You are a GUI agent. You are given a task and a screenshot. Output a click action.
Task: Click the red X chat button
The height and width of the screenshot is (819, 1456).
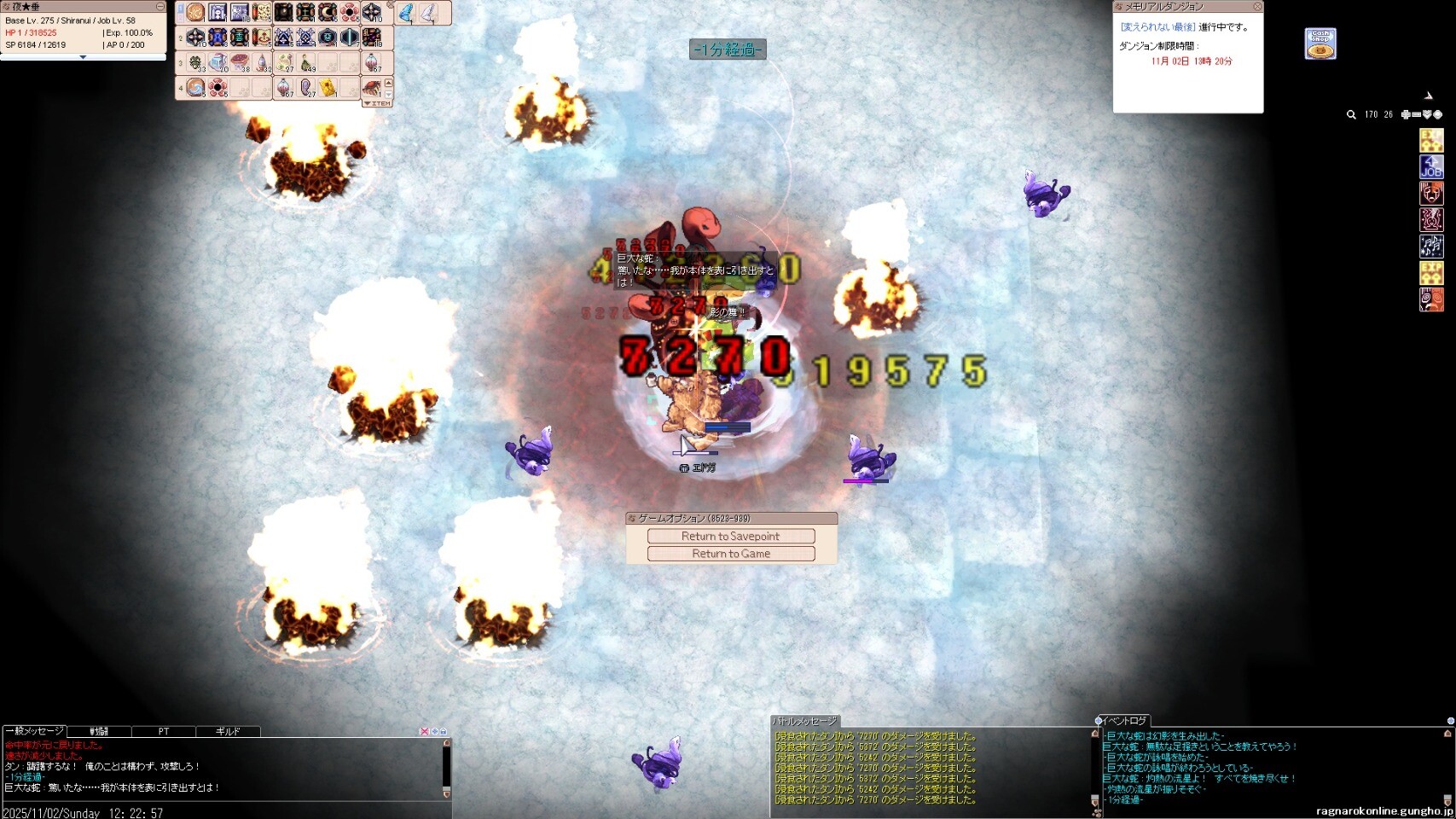click(x=424, y=731)
